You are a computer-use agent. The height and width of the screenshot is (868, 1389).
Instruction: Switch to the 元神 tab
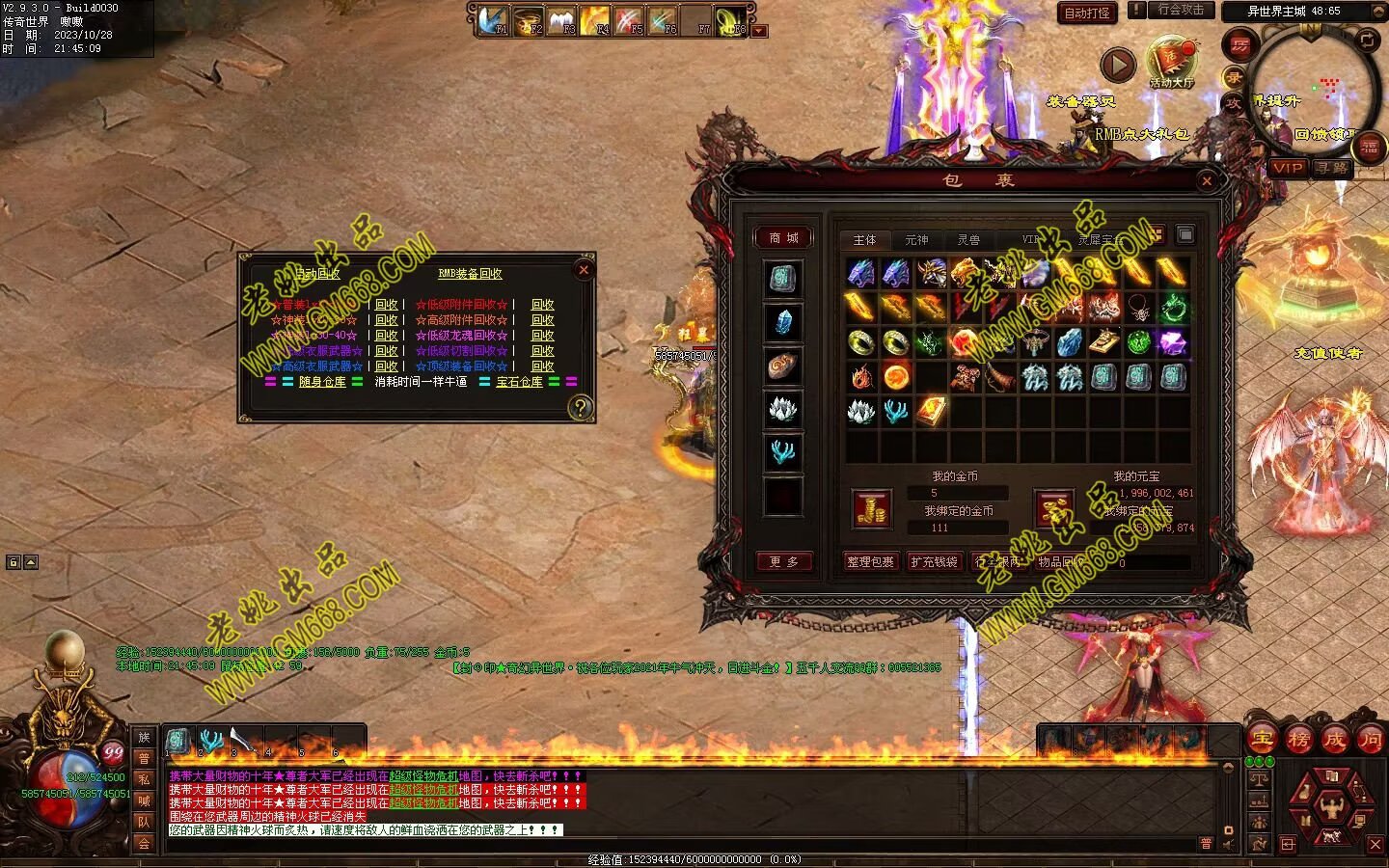pos(916,239)
